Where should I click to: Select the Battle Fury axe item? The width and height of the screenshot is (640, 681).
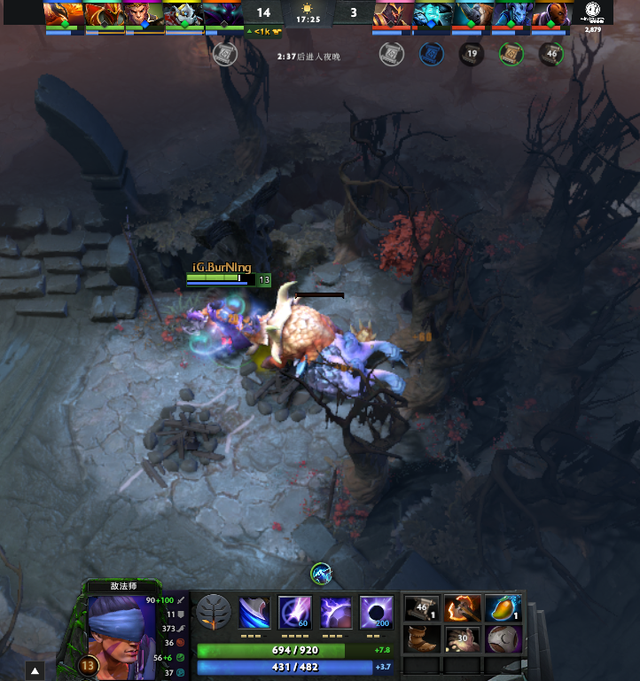click(x=461, y=609)
